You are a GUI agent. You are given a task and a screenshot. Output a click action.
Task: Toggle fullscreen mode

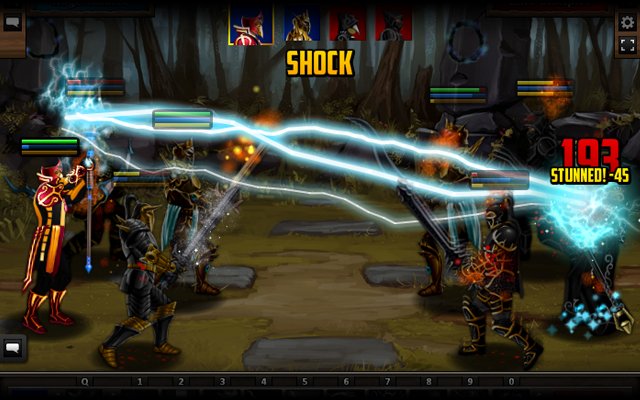point(627,45)
